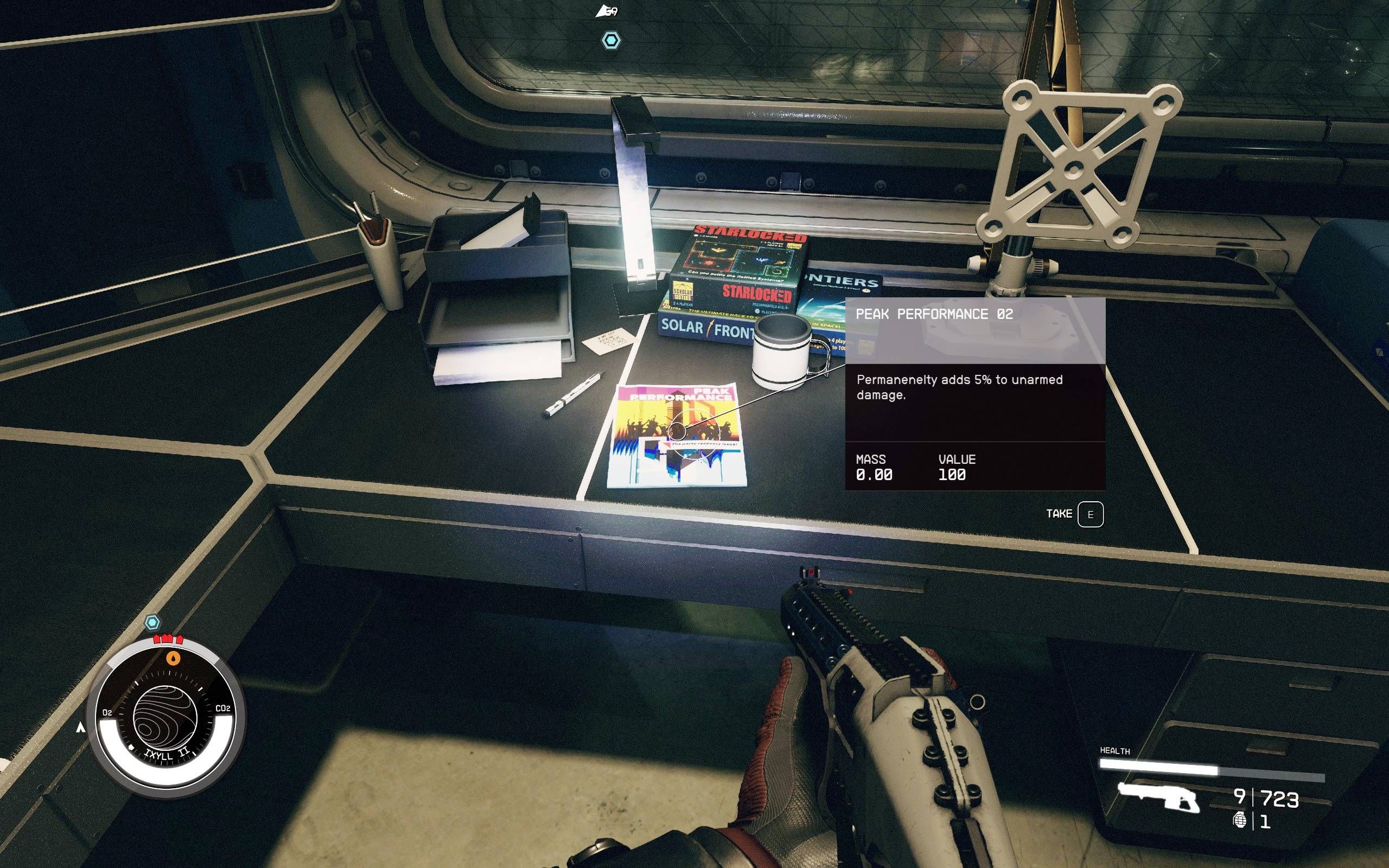Click the objective distance marker showing 59

point(608,10)
